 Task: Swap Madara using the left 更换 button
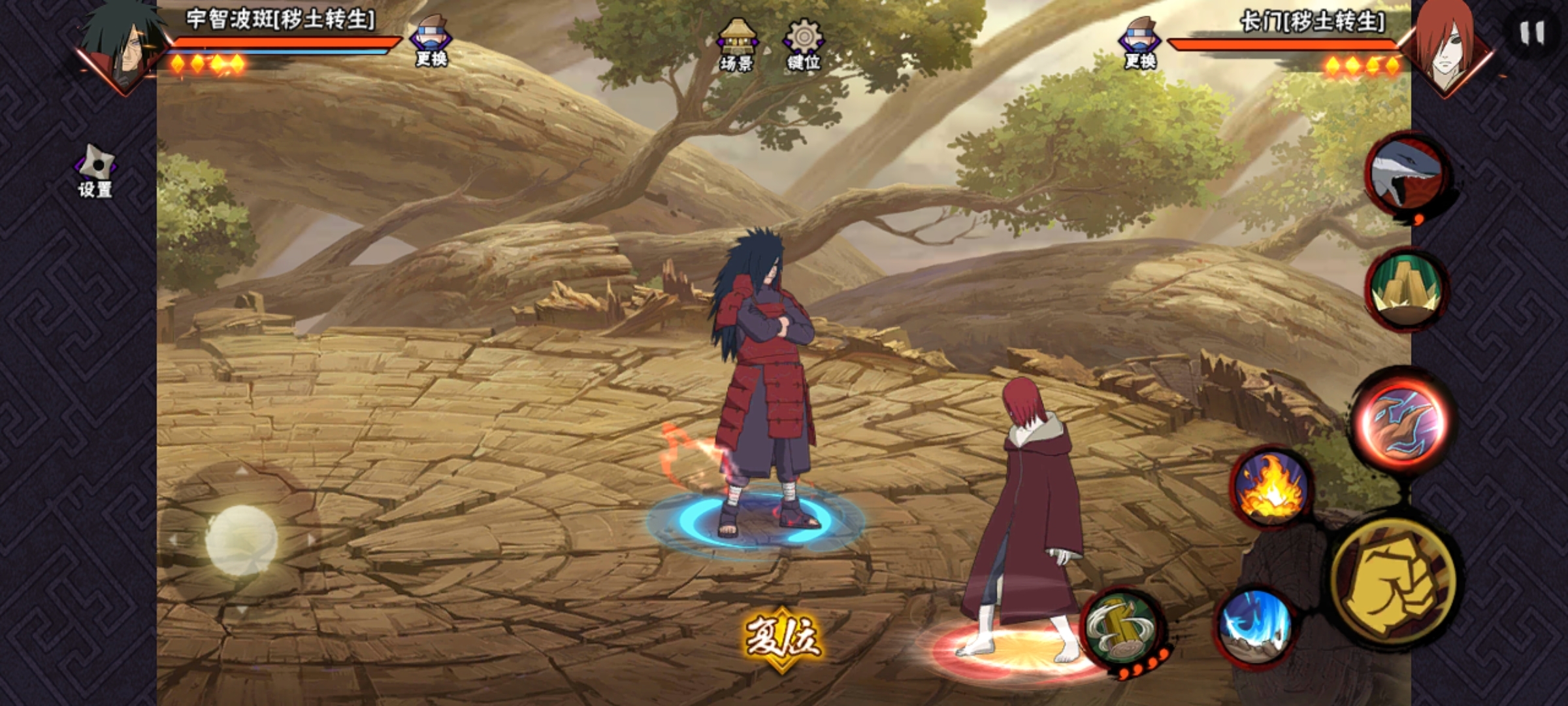coord(431,41)
